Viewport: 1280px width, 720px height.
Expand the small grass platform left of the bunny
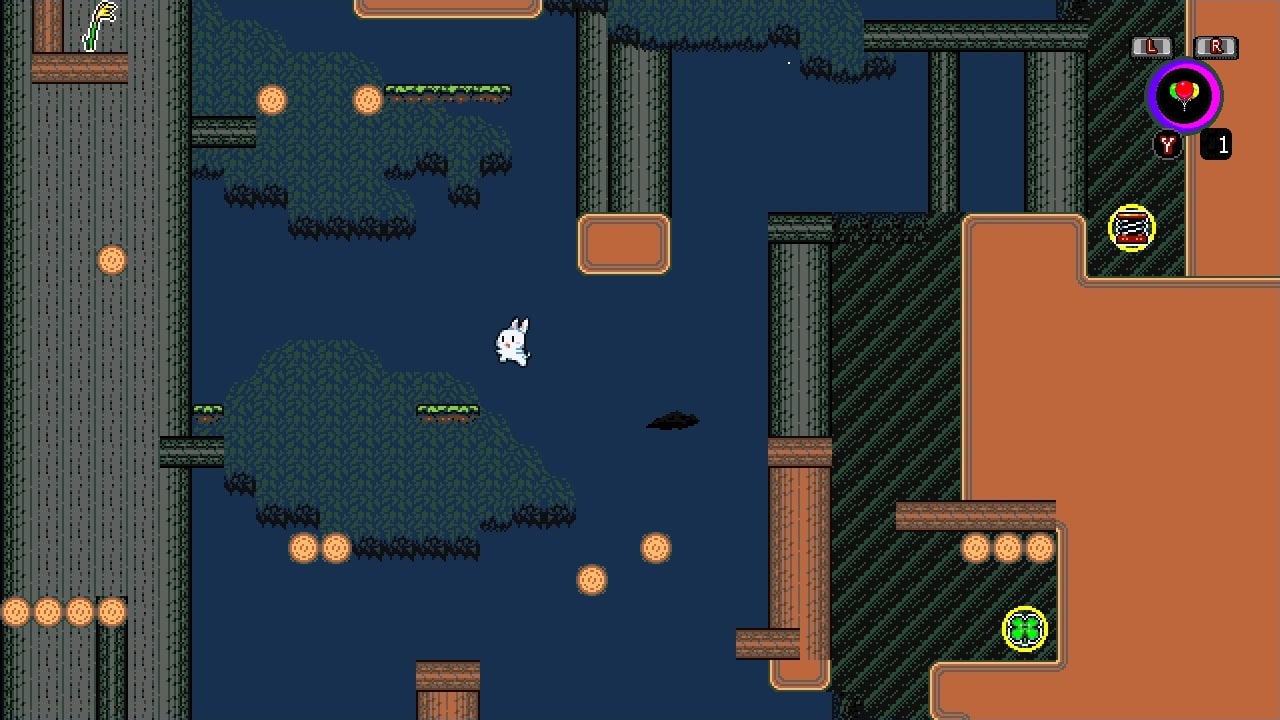pos(210,409)
